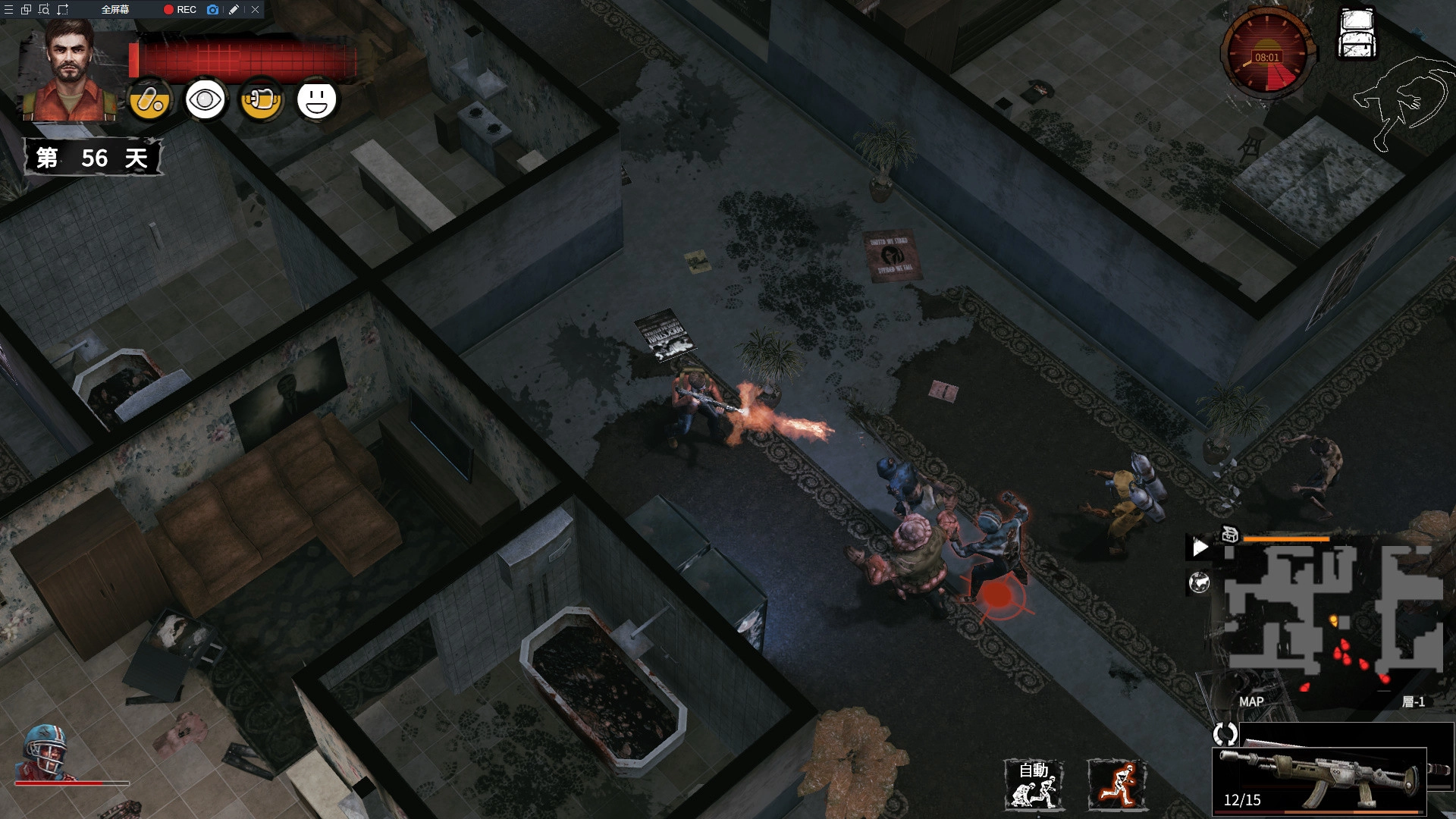The height and width of the screenshot is (819, 1456).
Task: Swap weapons with the circular arrows icon
Action: click(x=1225, y=733)
